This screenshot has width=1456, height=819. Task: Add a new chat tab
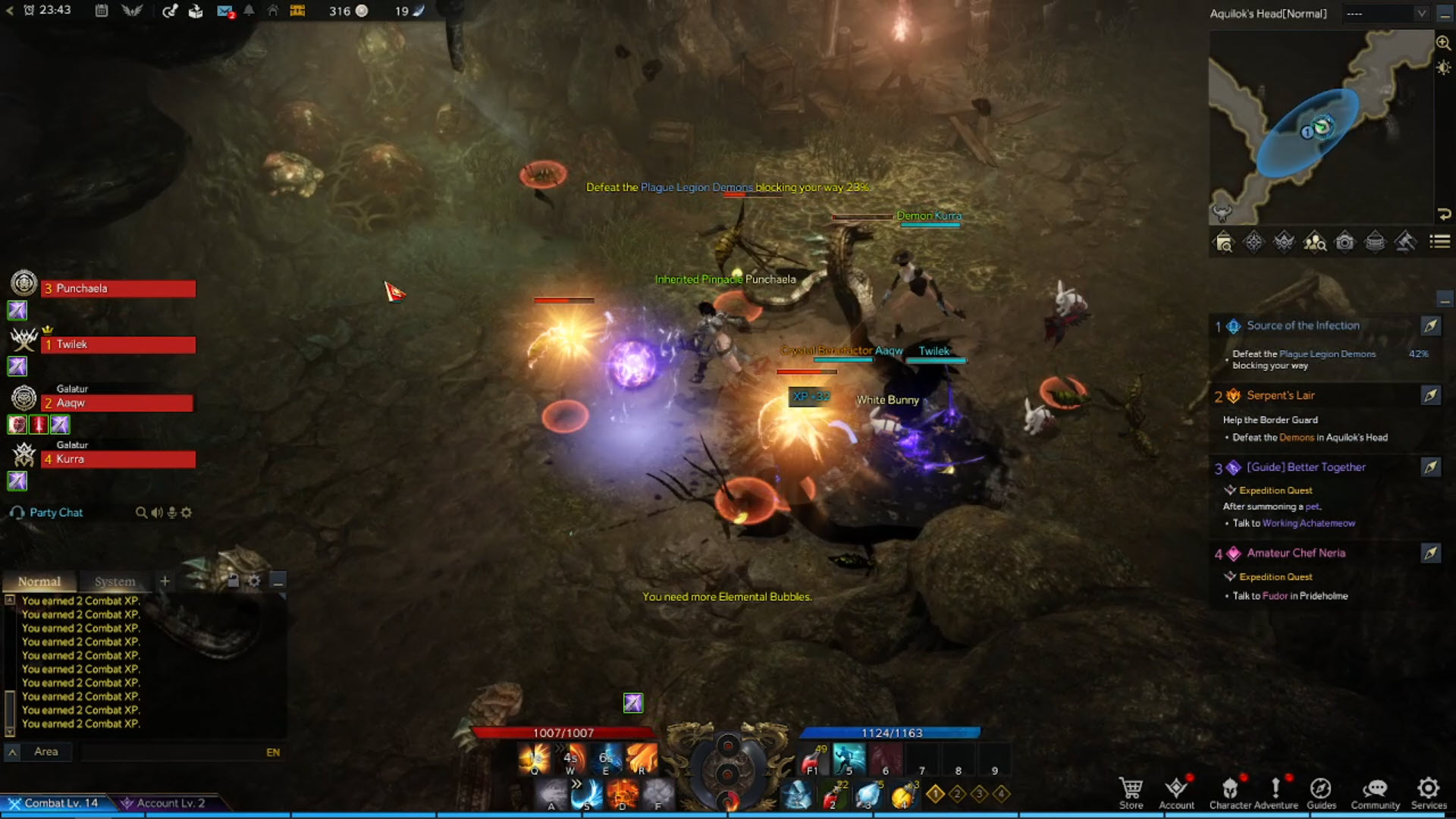coord(165,582)
